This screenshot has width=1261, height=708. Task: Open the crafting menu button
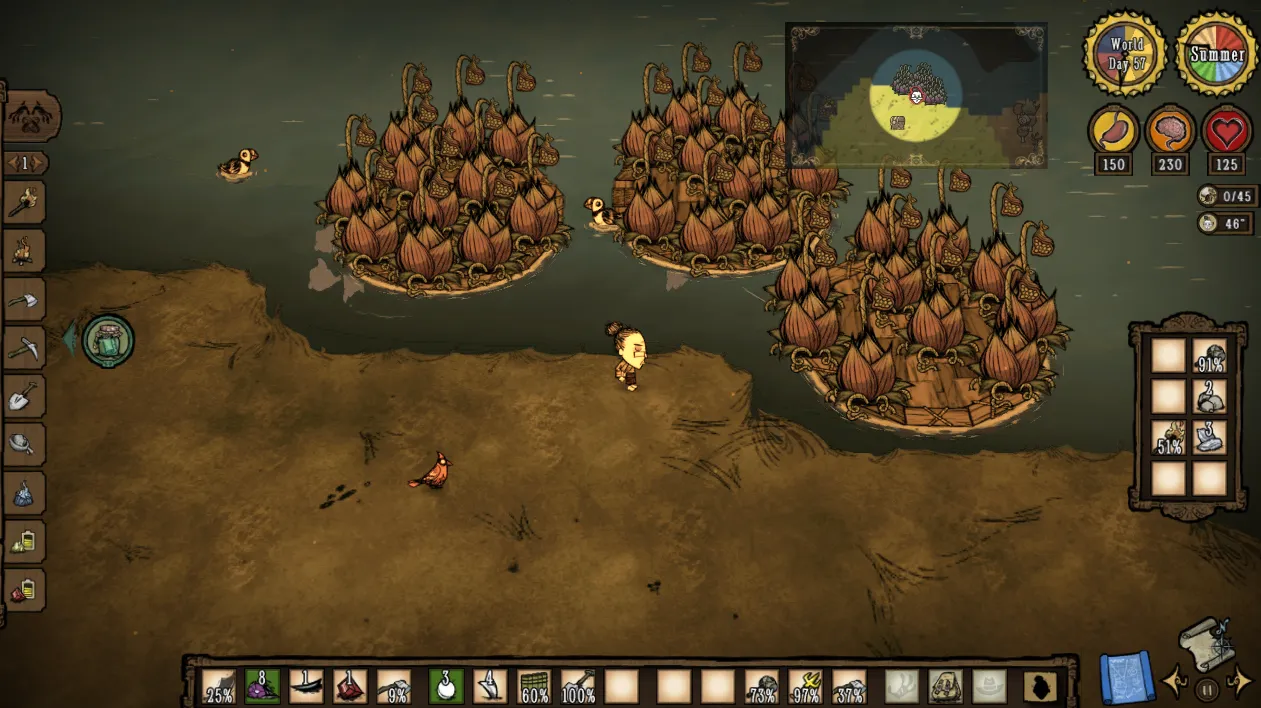click(31, 117)
